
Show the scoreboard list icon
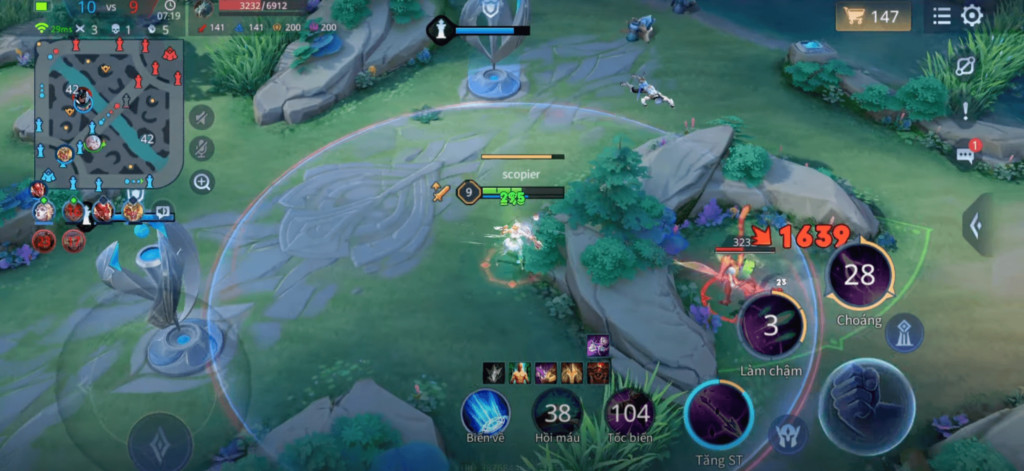(942, 16)
